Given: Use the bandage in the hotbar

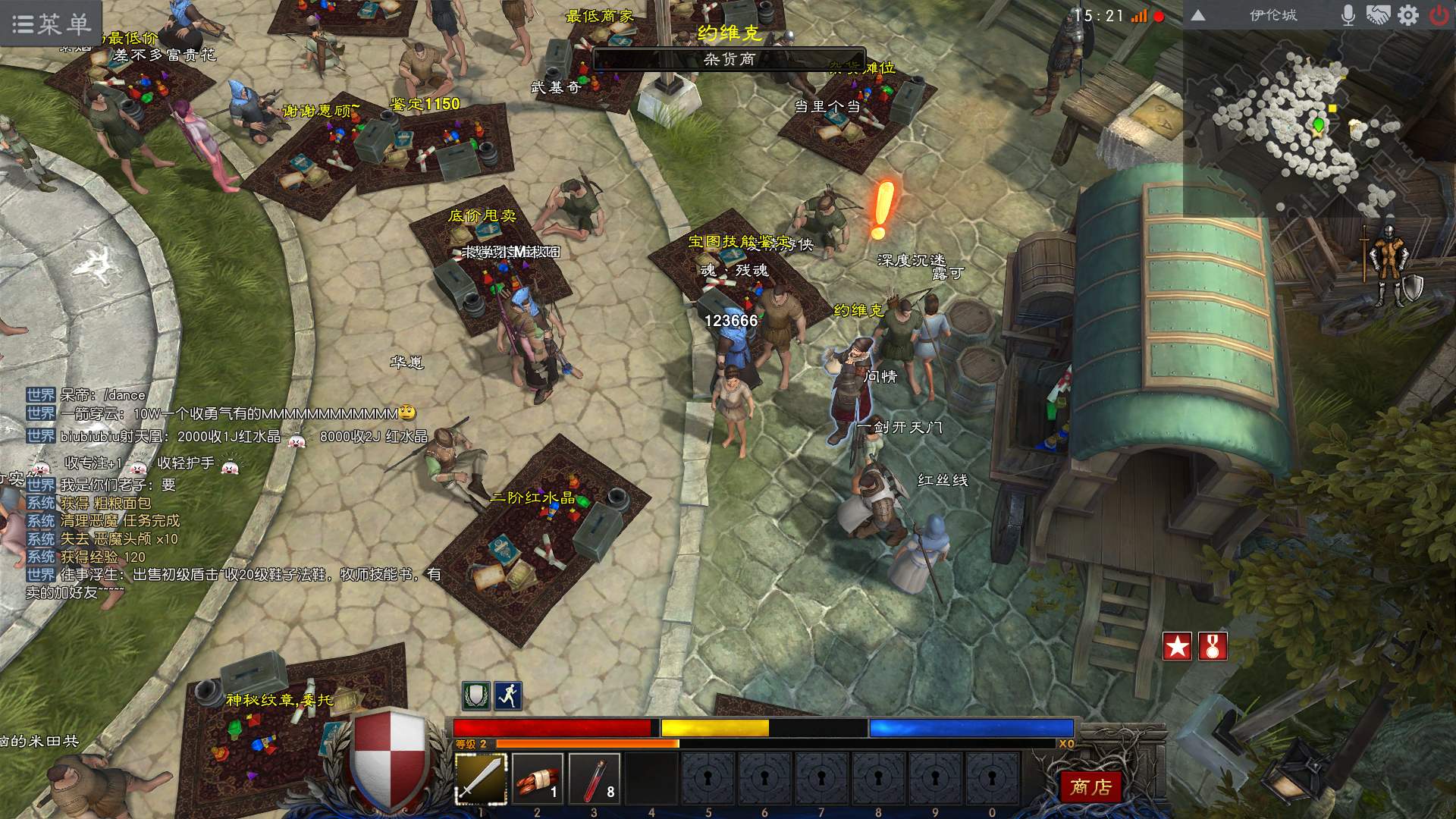Looking at the screenshot, I should tap(538, 778).
